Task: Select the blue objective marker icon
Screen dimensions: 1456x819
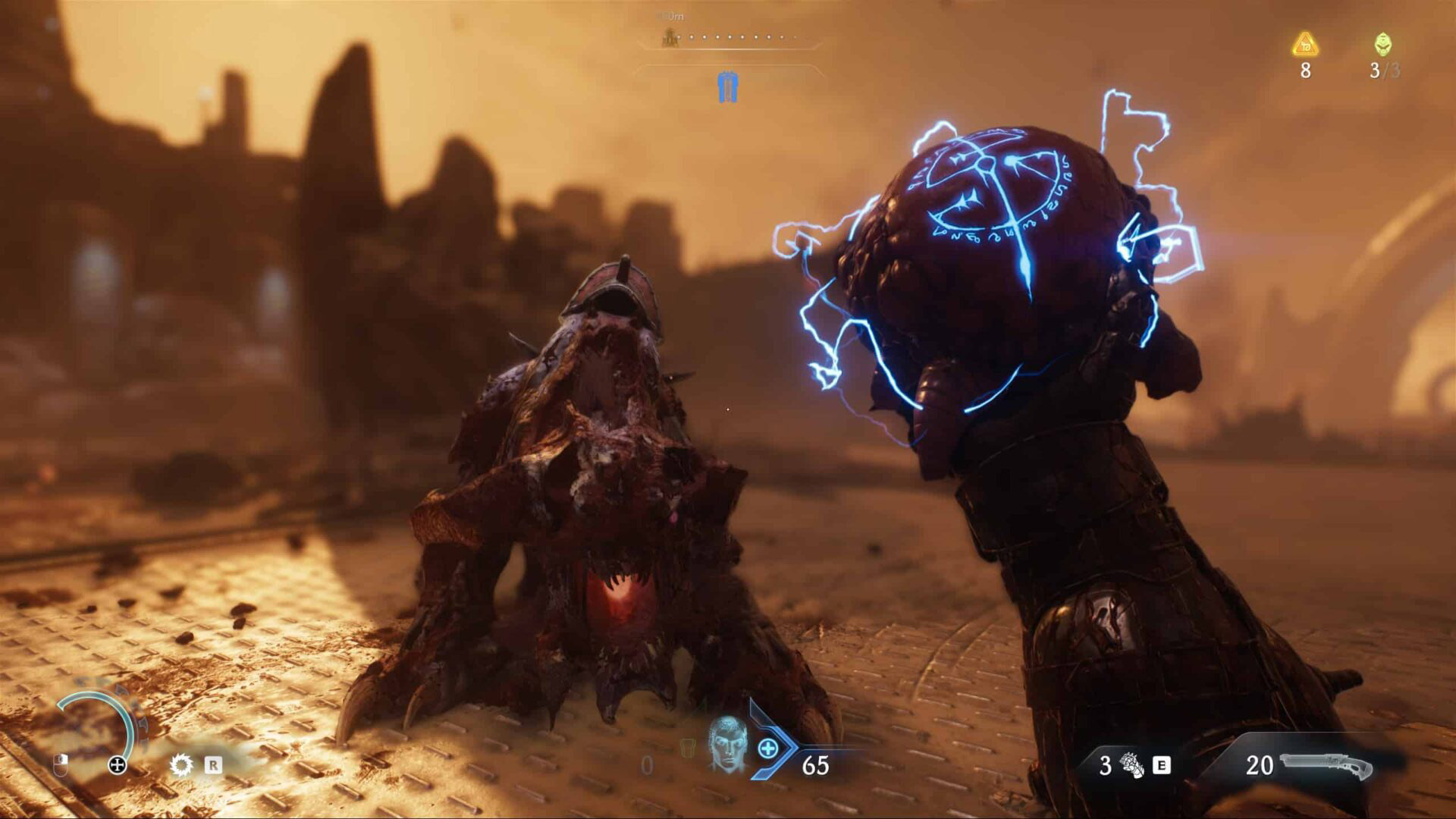Action: [x=728, y=87]
